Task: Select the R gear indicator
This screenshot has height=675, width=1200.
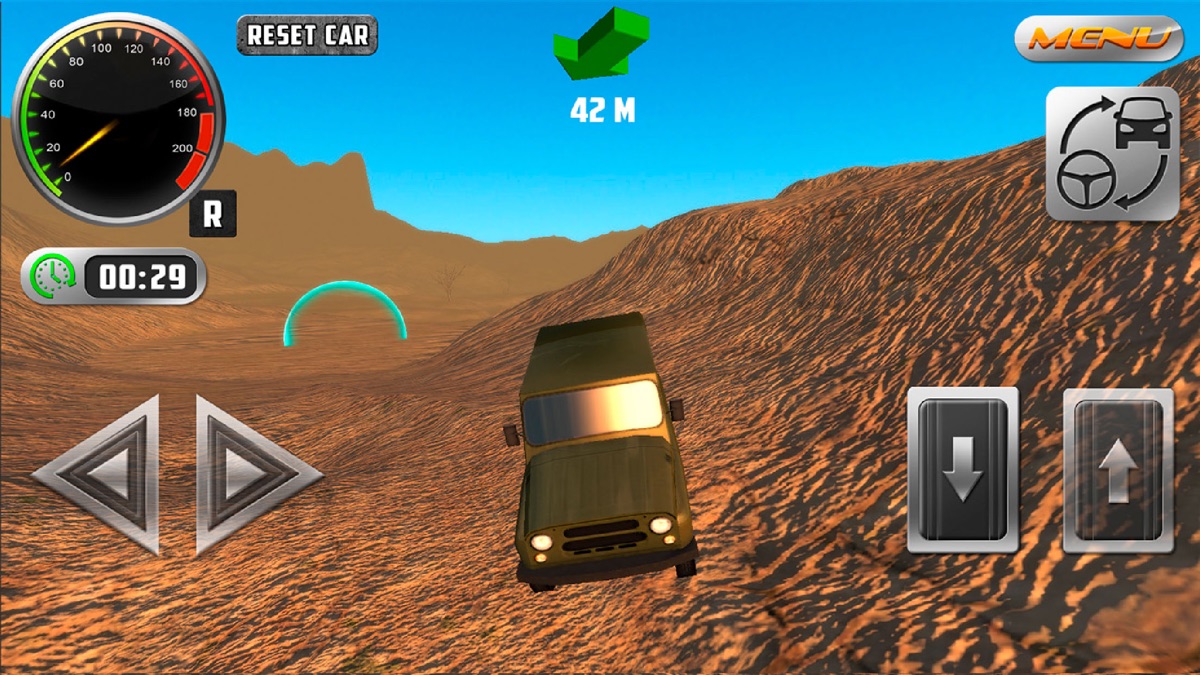Action: (x=213, y=214)
